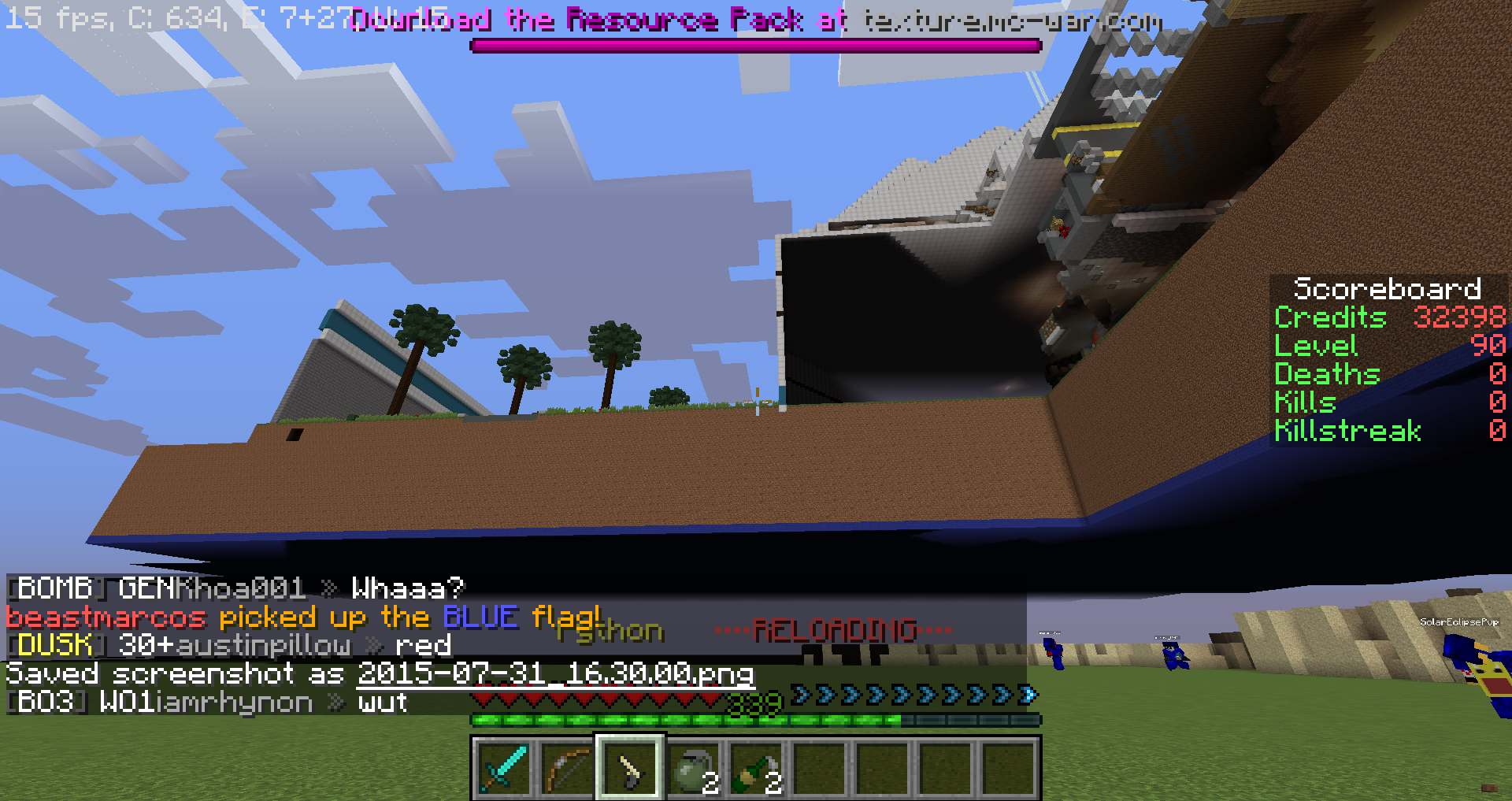Switch to the bow in the hotbar
This screenshot has width=1512, height=801.
[x=567, y=768]
